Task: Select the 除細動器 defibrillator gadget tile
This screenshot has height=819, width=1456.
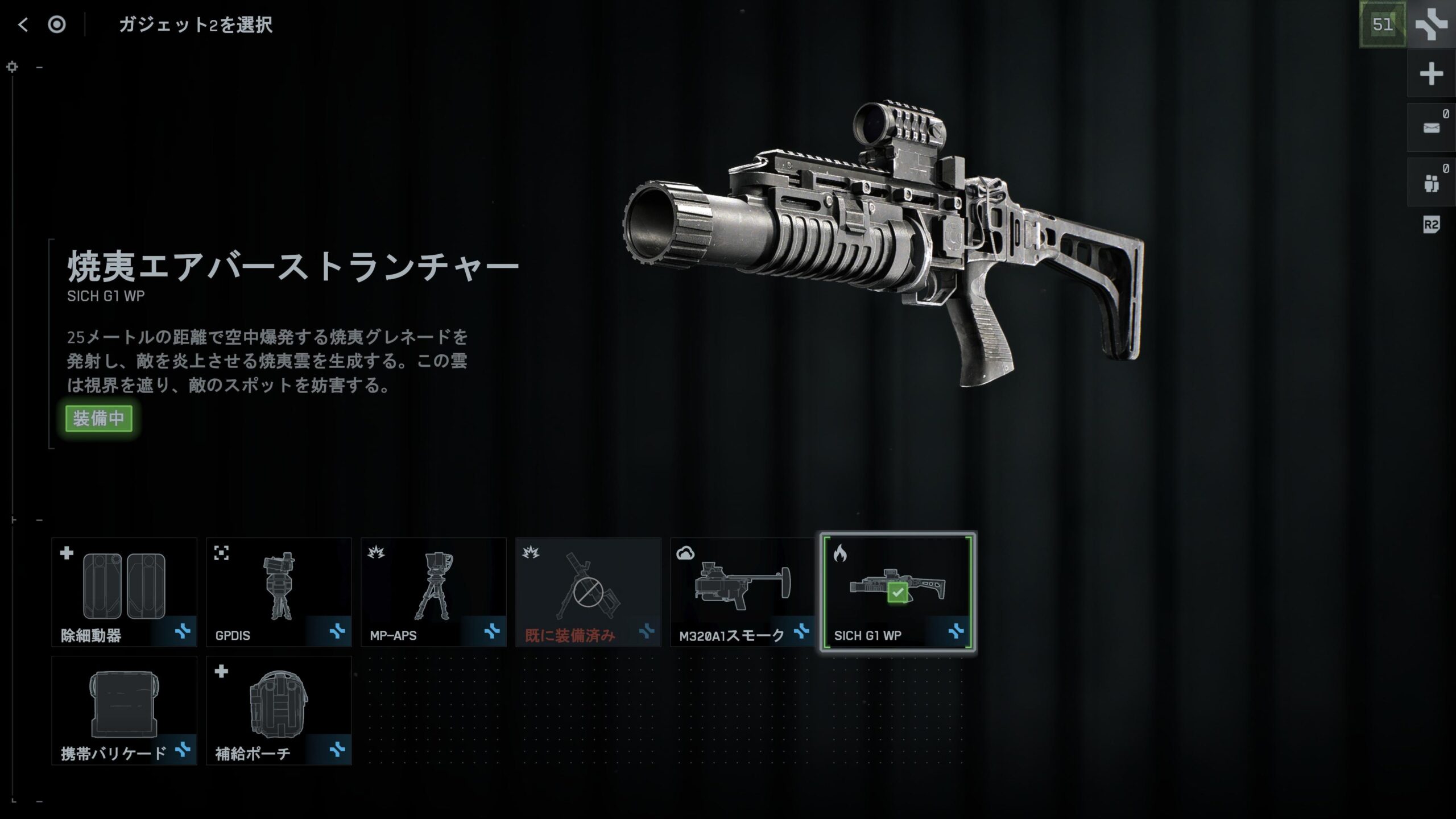Action: [x=124, y=592]
